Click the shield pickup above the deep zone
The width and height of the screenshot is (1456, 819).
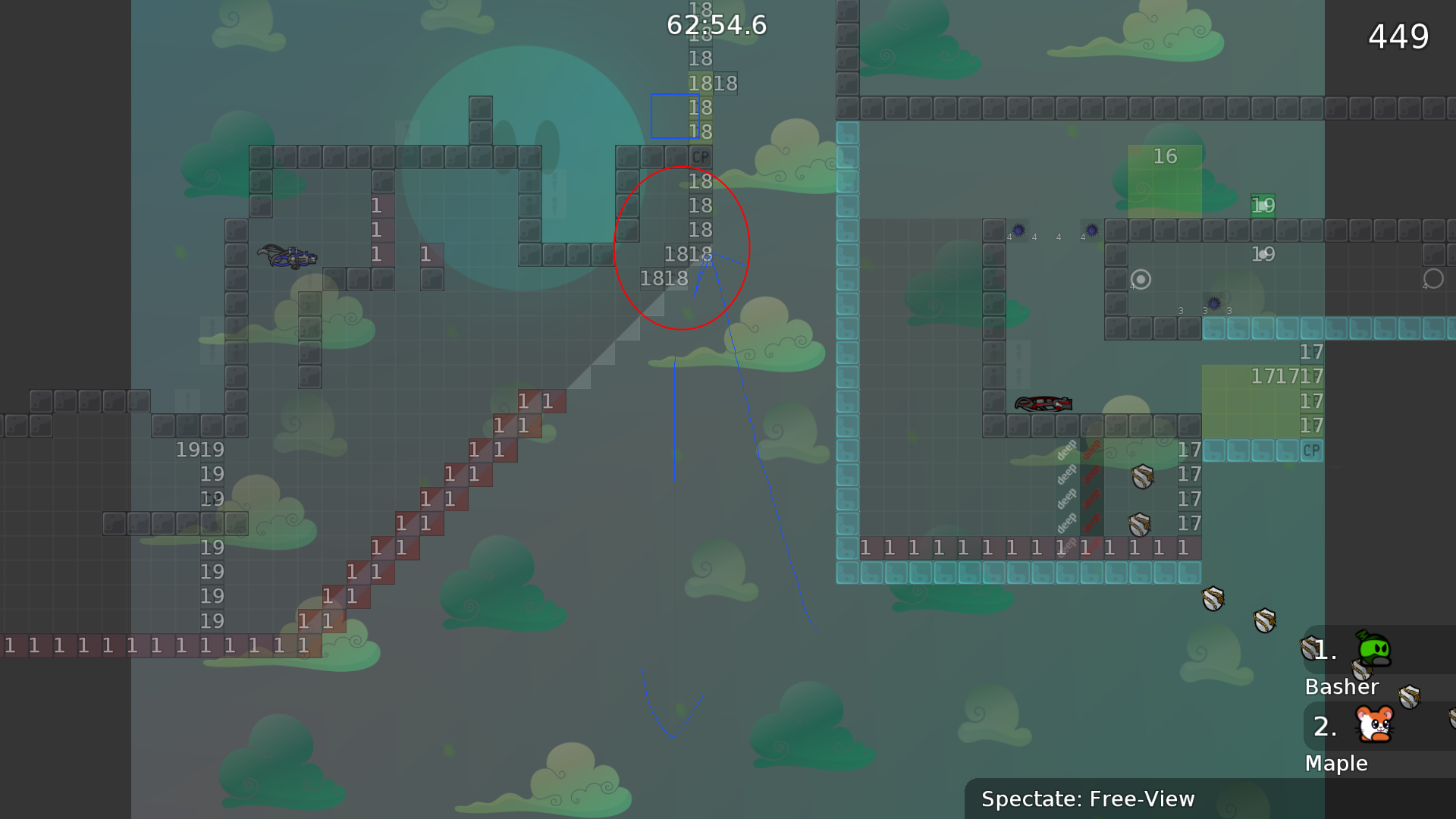pos(1141,477)
